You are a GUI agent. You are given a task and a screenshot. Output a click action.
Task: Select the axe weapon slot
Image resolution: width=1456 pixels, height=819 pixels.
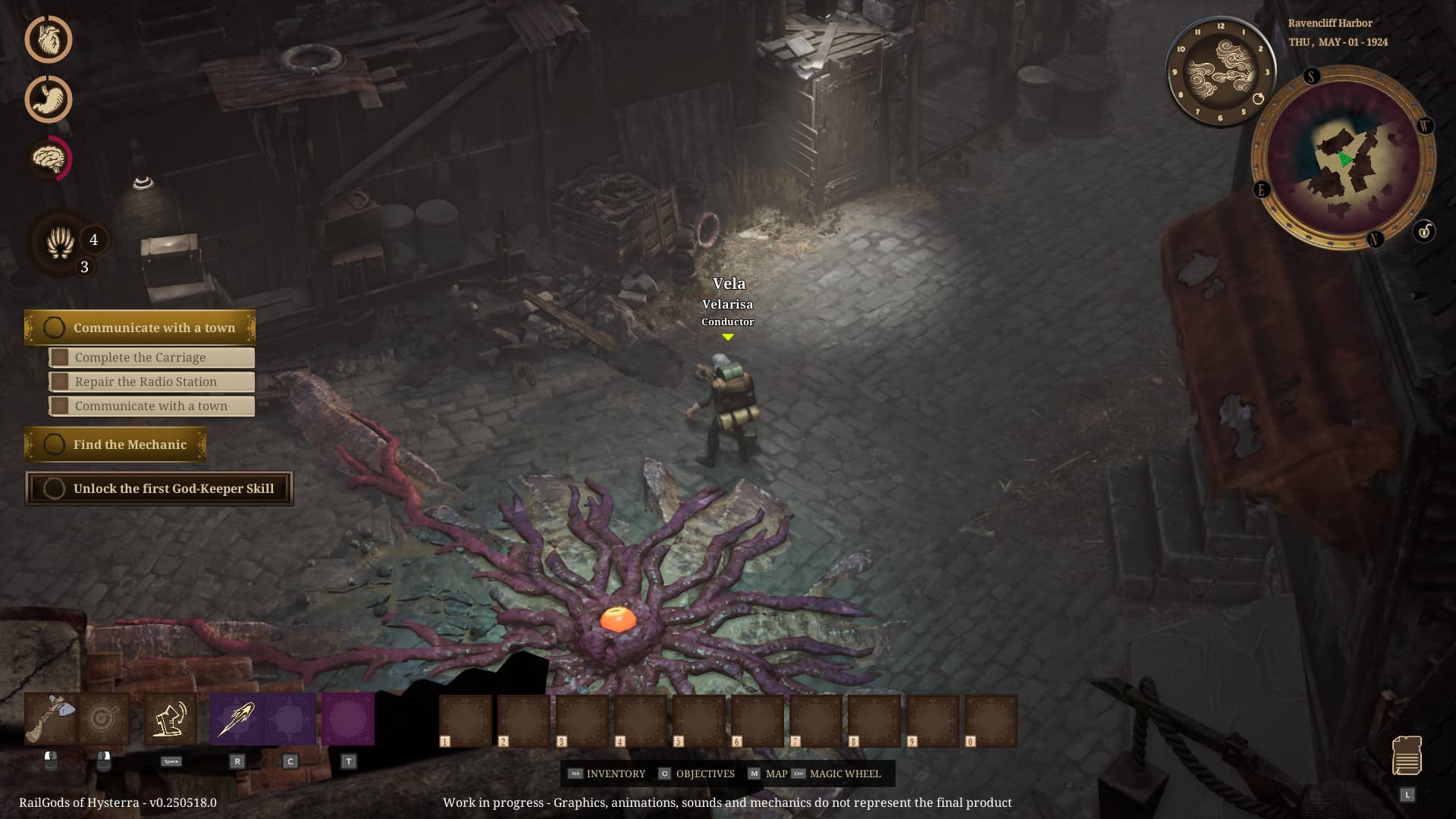[51, 719]
